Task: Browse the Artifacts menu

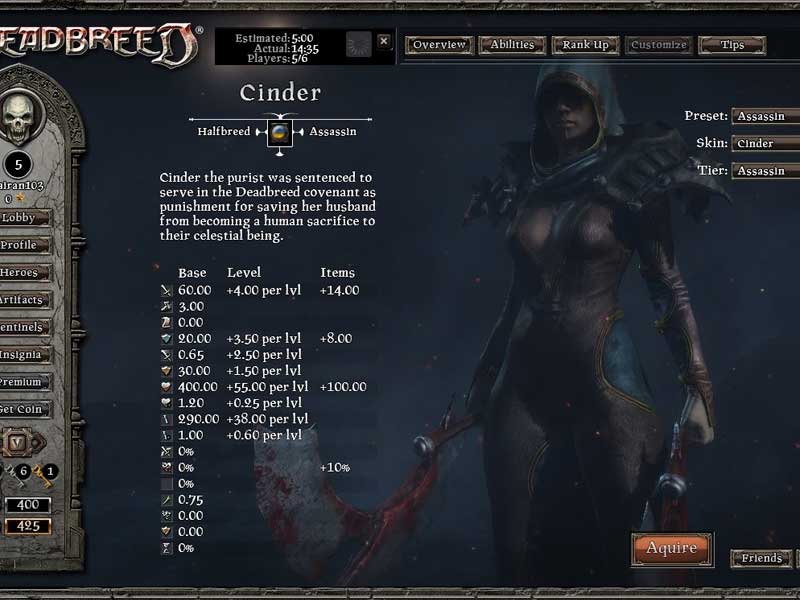Action: pyautogui.click(x=20, y=300)
